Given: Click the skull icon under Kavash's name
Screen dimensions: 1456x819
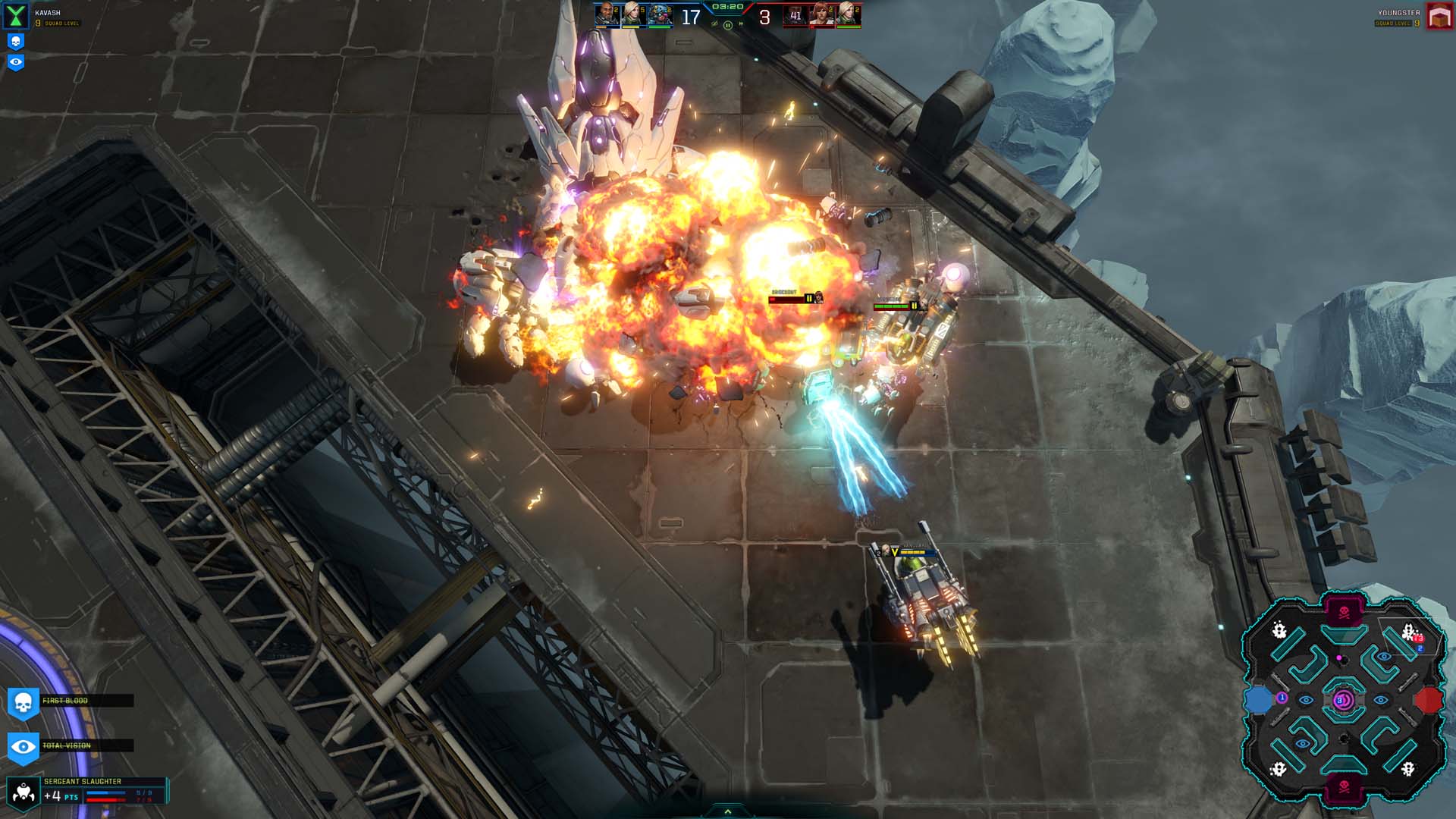Looking at the screenshot, I should coord(16,42).
